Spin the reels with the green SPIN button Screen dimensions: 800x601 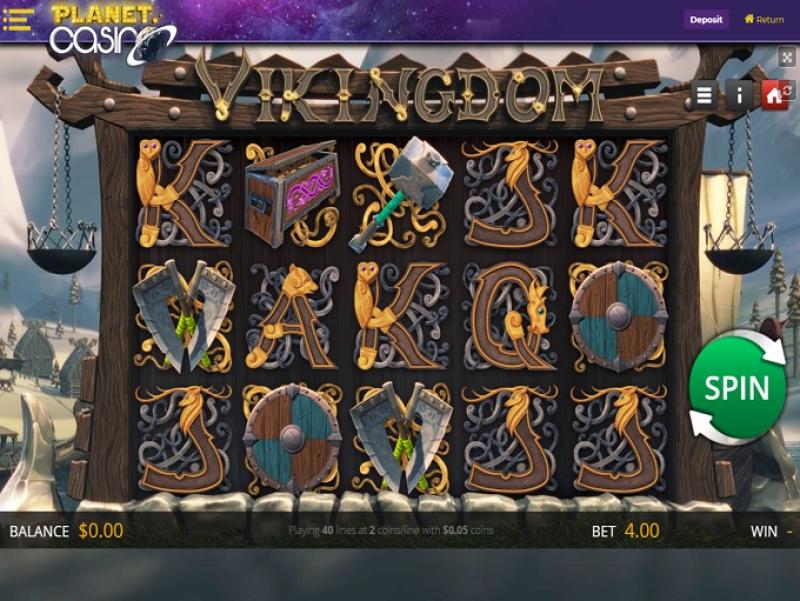(x=737, y=389)
